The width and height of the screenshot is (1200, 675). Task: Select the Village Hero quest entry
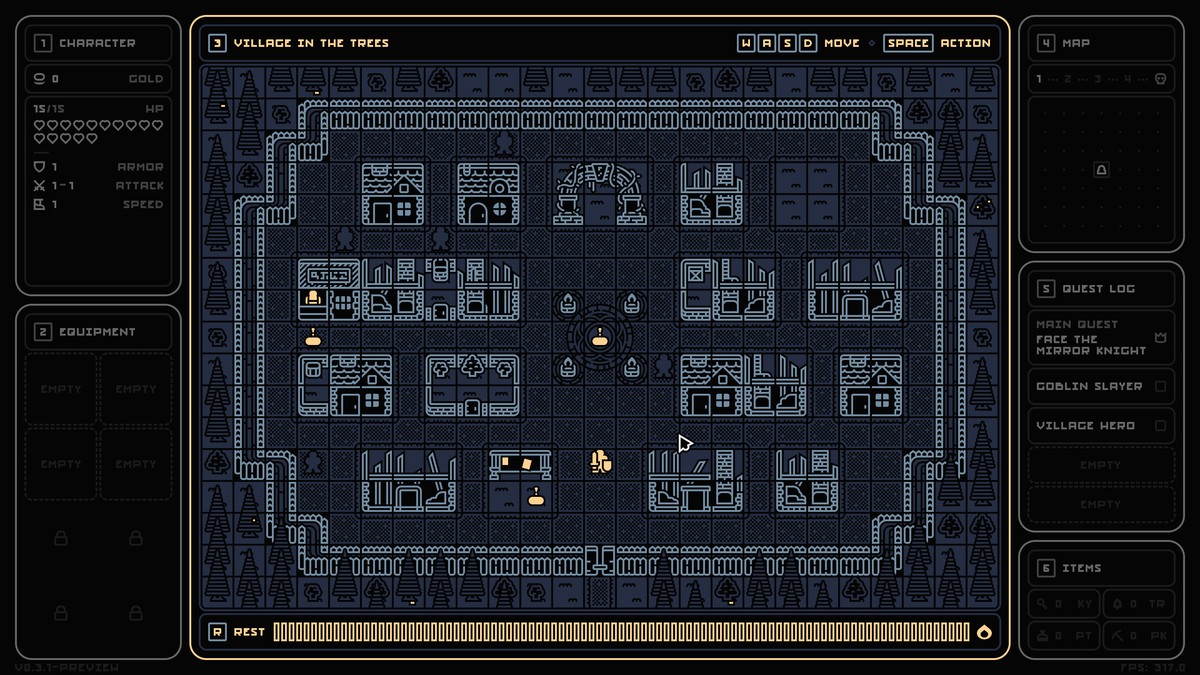1085,426
